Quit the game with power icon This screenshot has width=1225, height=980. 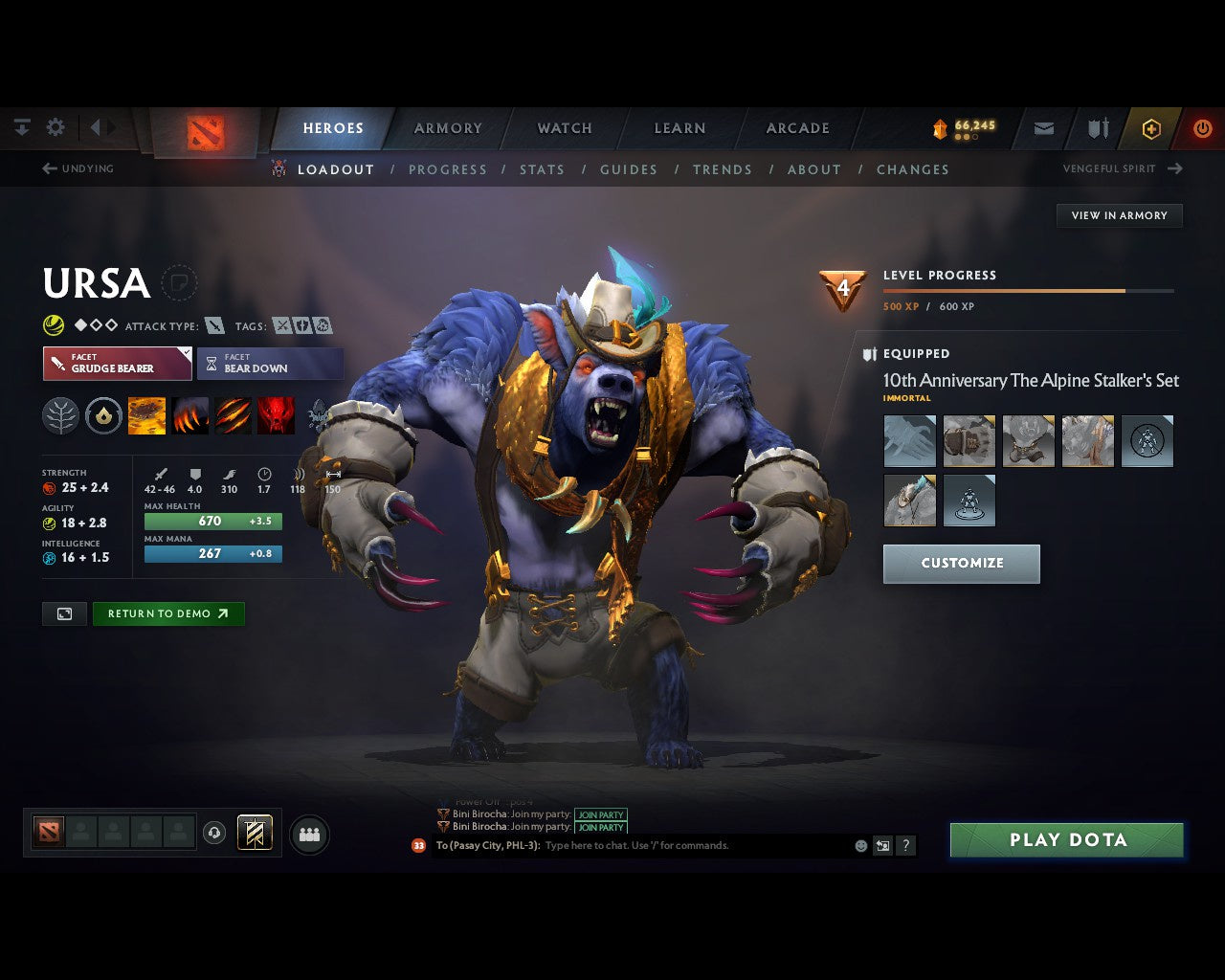(x=1202, y=128)
